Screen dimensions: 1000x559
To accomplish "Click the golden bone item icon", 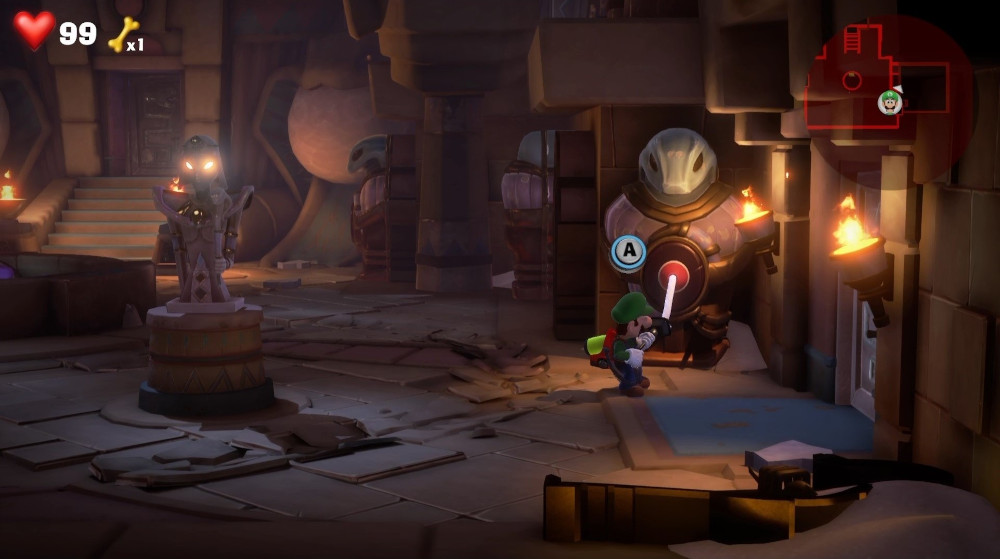I will click(x=122, y=34).
